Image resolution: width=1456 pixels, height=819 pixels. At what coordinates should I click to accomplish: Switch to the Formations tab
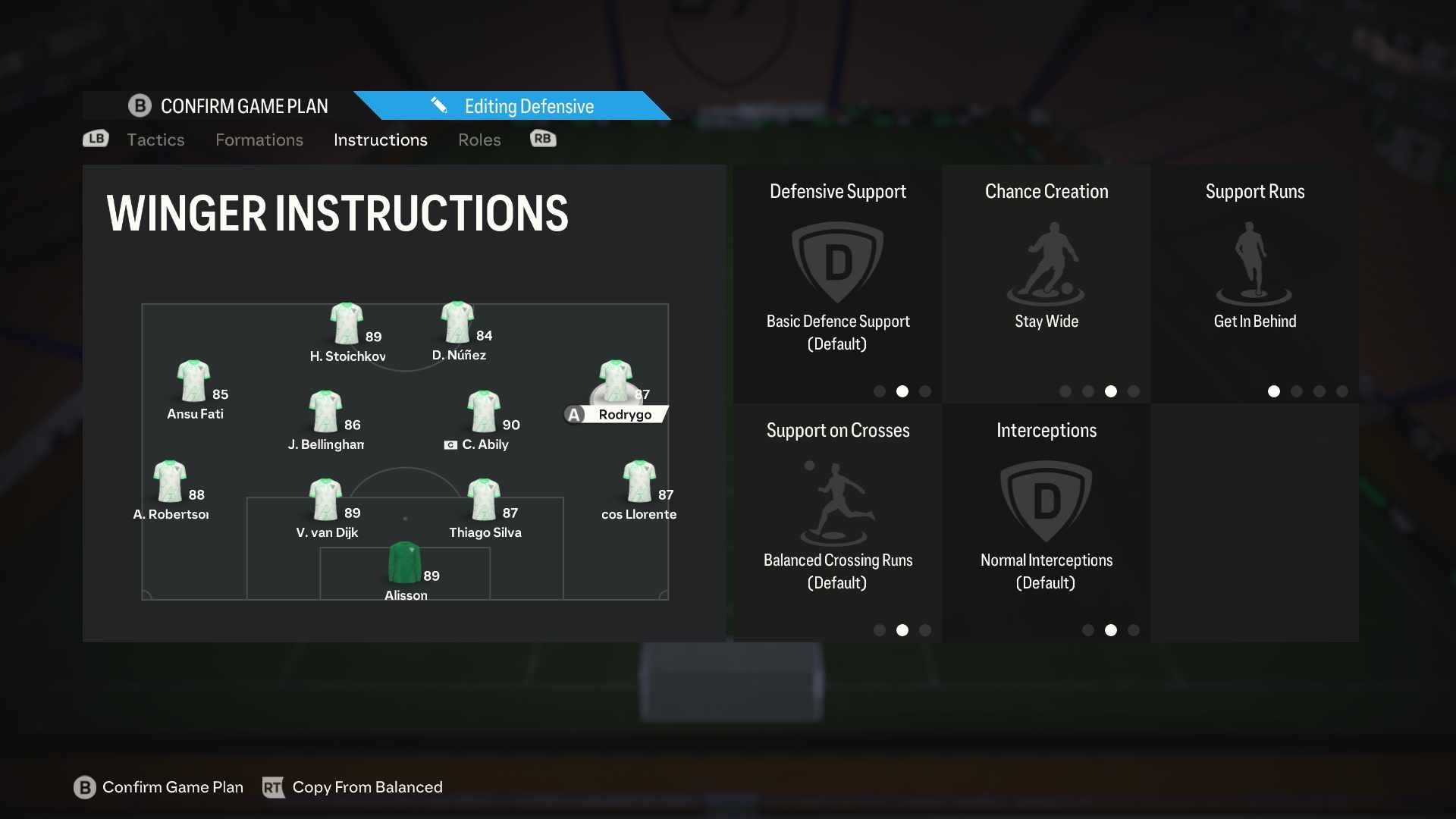[x=259, y=140]
